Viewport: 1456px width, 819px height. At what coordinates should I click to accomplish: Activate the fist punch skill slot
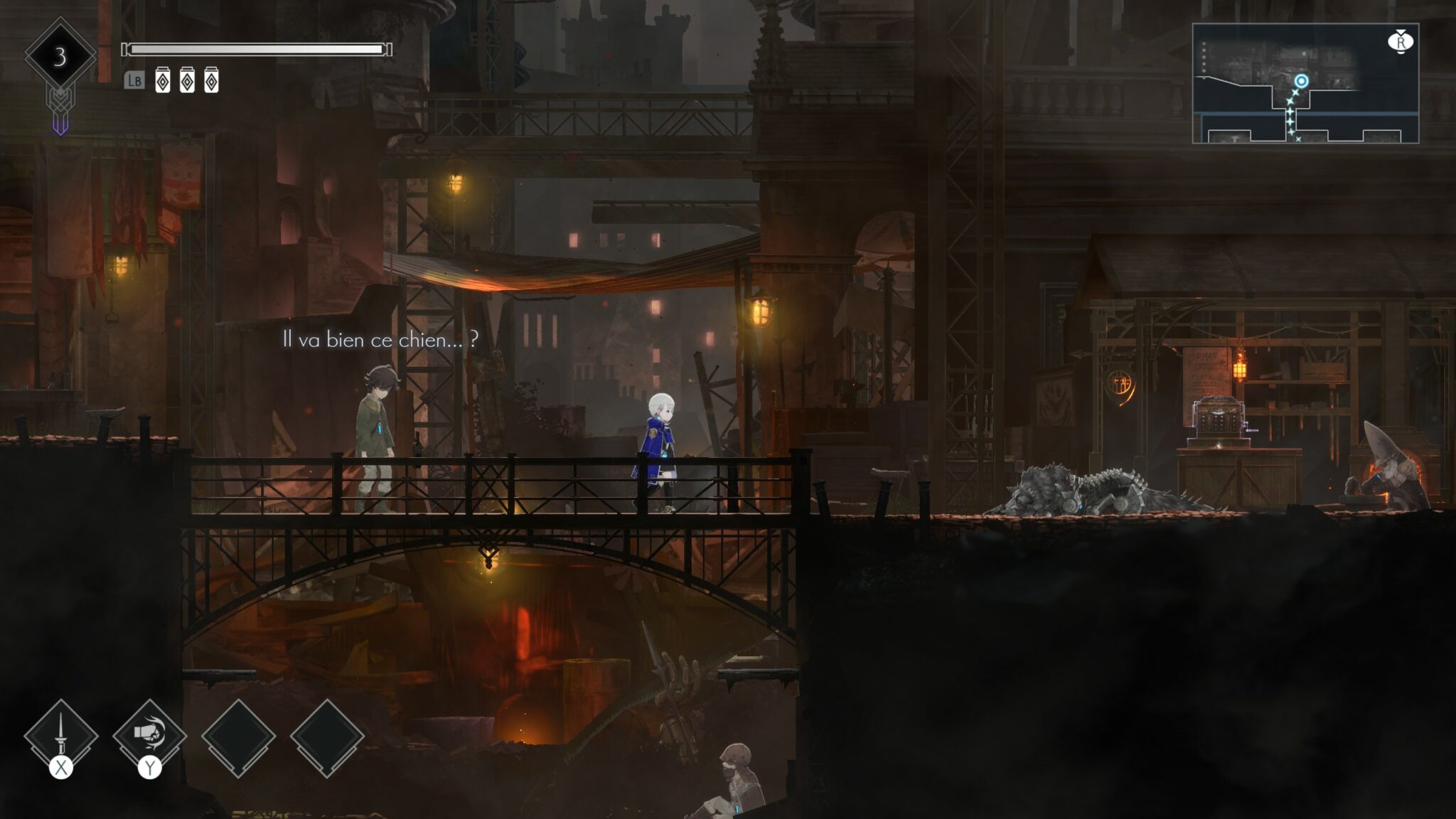(149, 735)
